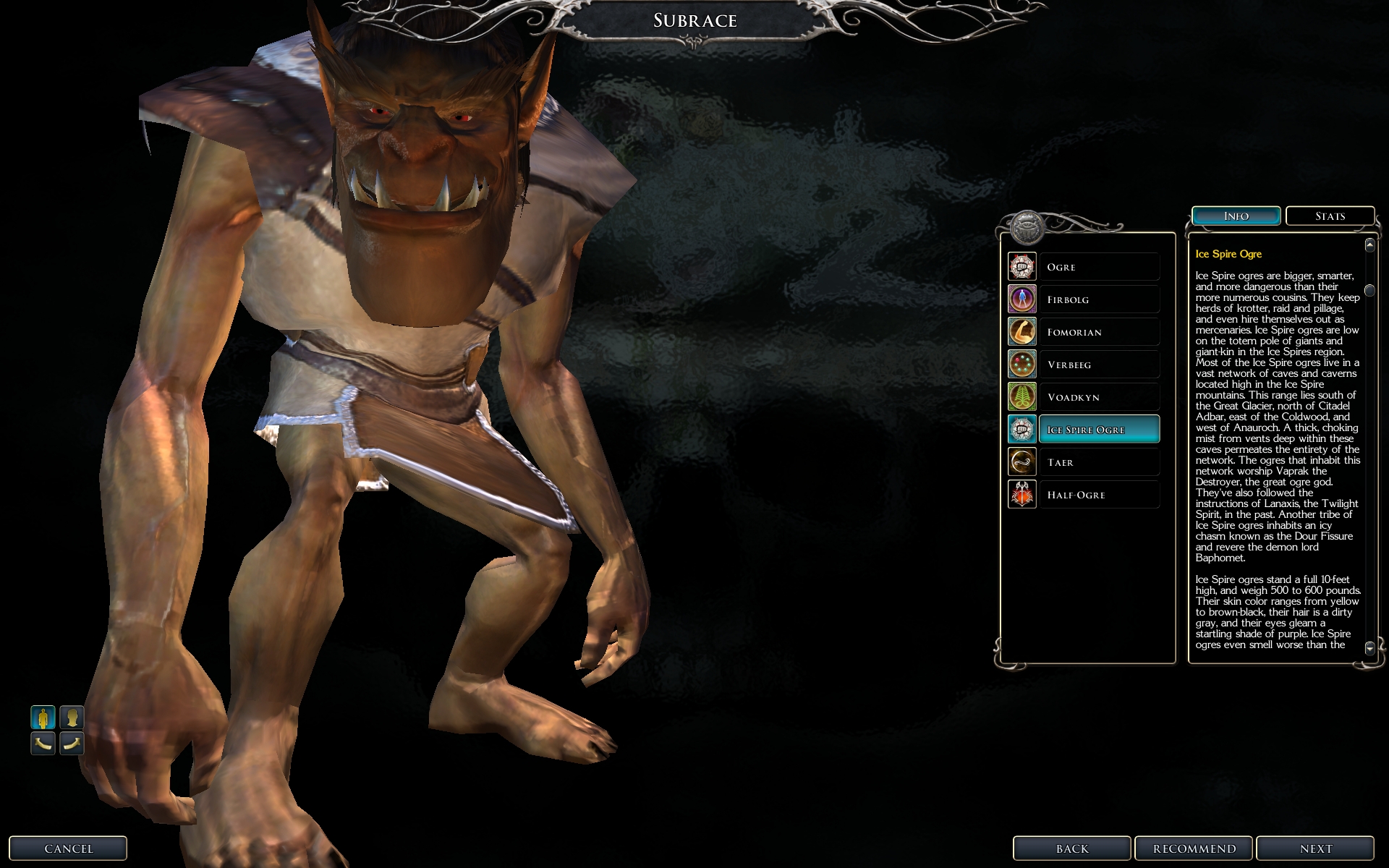
Task: Switch to the Stats tab
Action: pos(1330,216)
